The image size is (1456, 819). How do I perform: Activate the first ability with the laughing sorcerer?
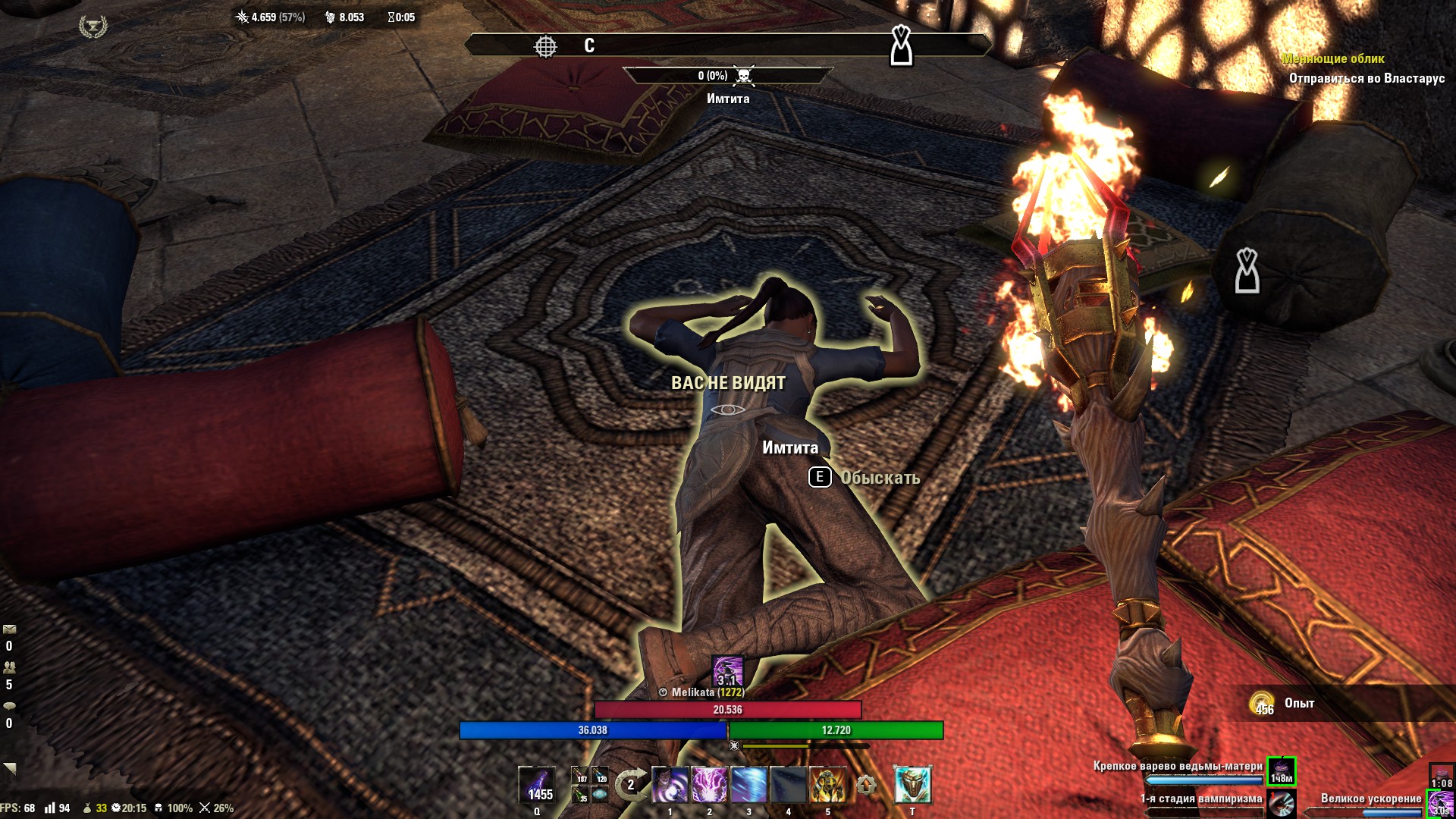tap(670, 785)
